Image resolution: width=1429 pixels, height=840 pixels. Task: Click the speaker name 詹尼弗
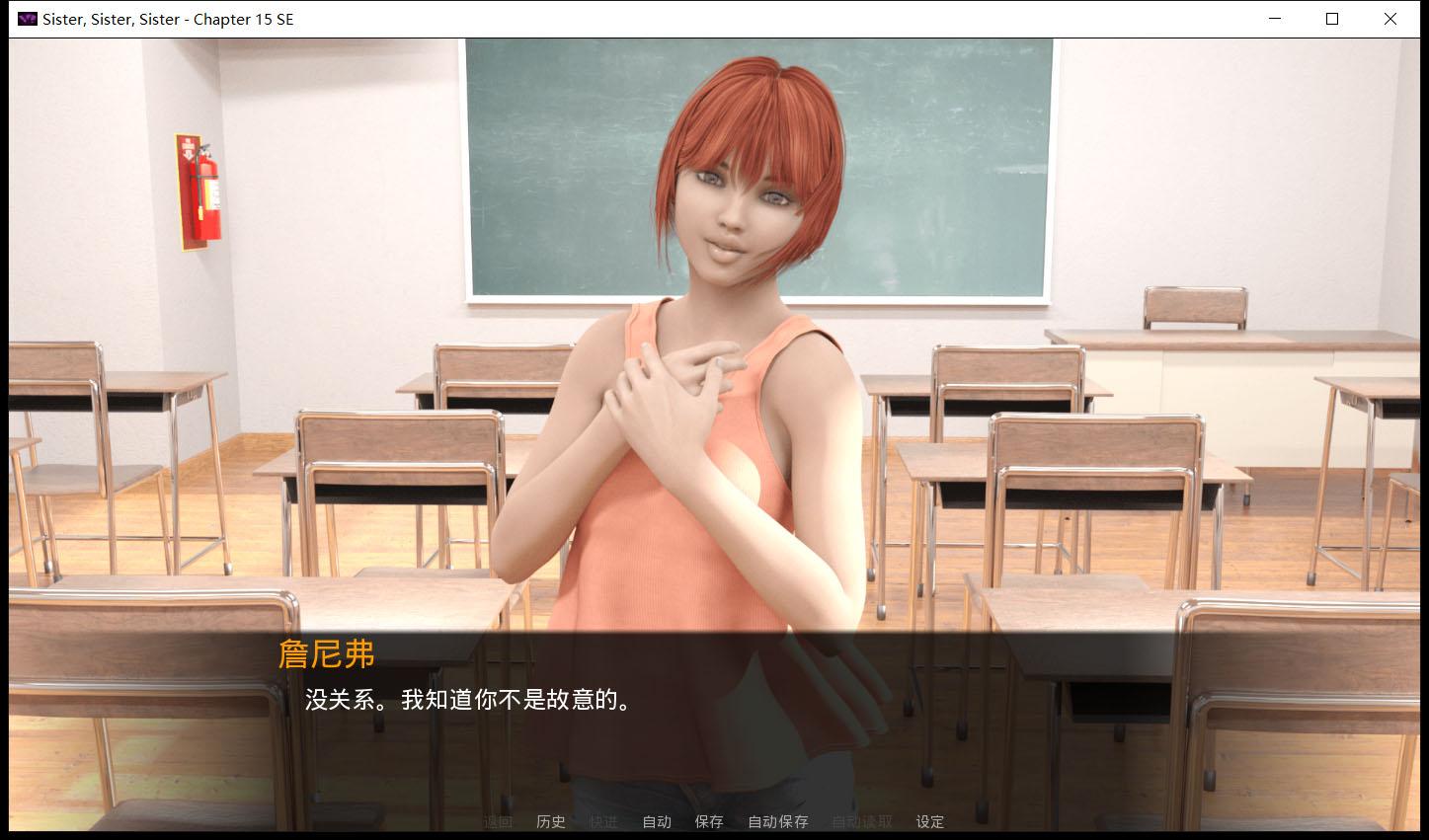click(328, 654)
